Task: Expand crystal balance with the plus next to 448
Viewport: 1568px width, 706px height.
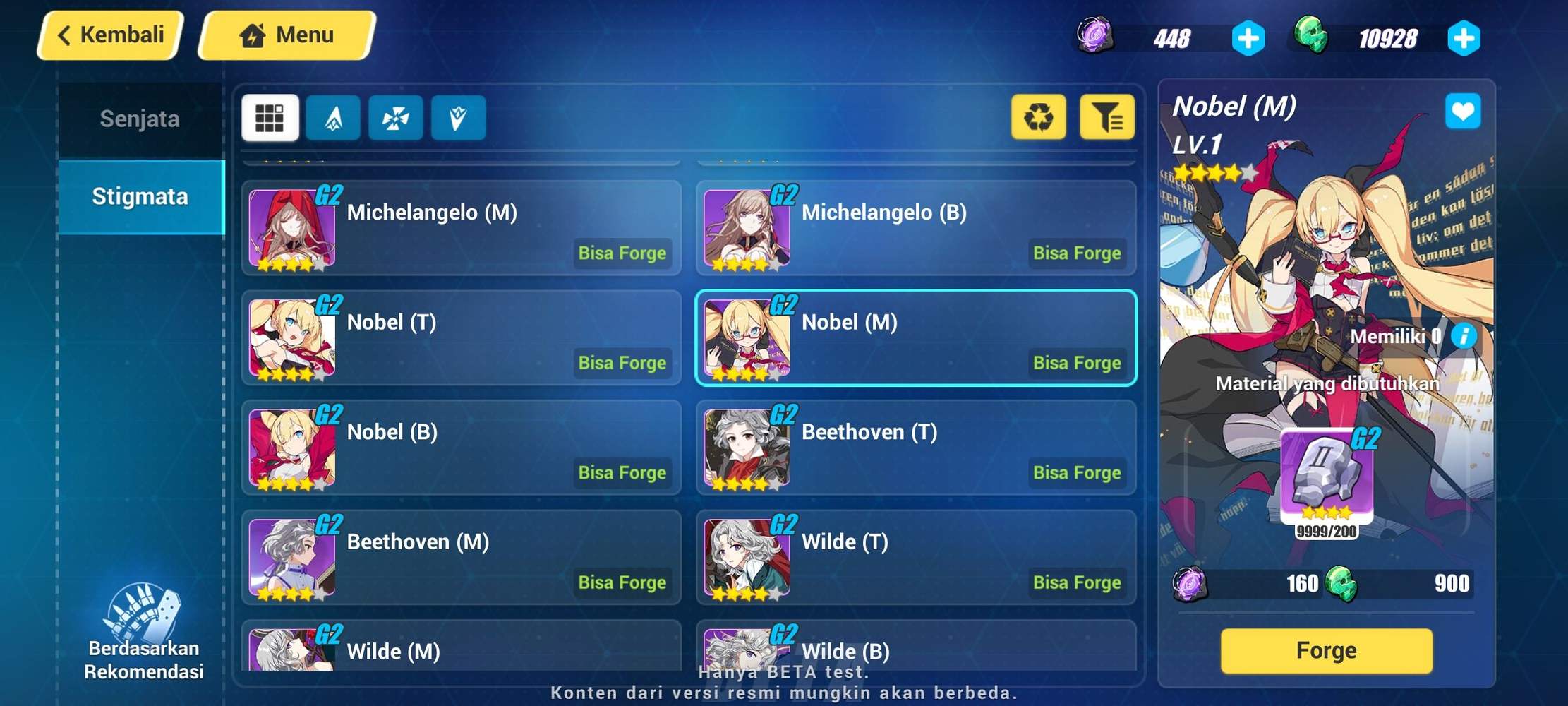Action: tap(1248, 38)
